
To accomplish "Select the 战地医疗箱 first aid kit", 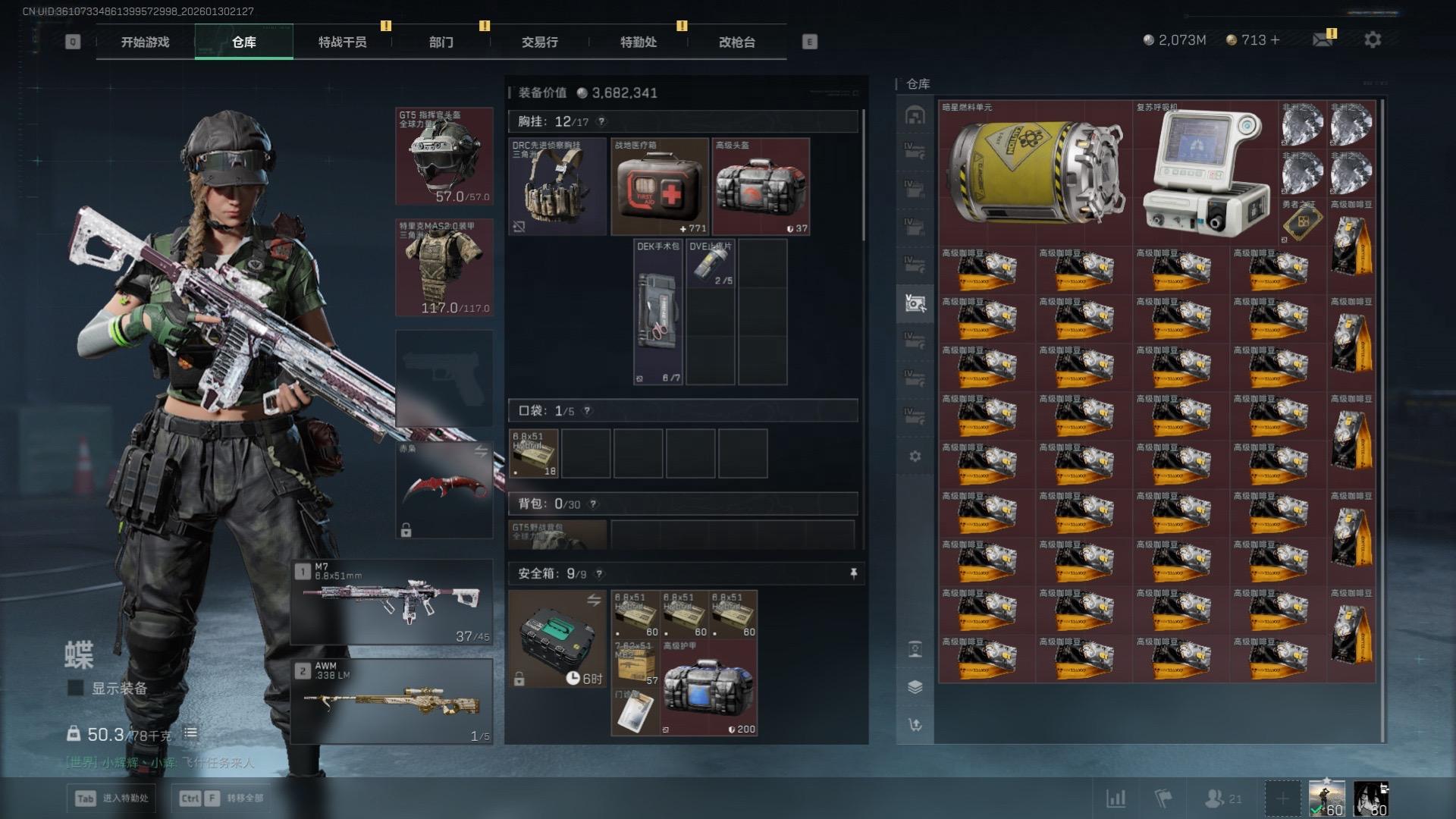I will click(660, 187).
